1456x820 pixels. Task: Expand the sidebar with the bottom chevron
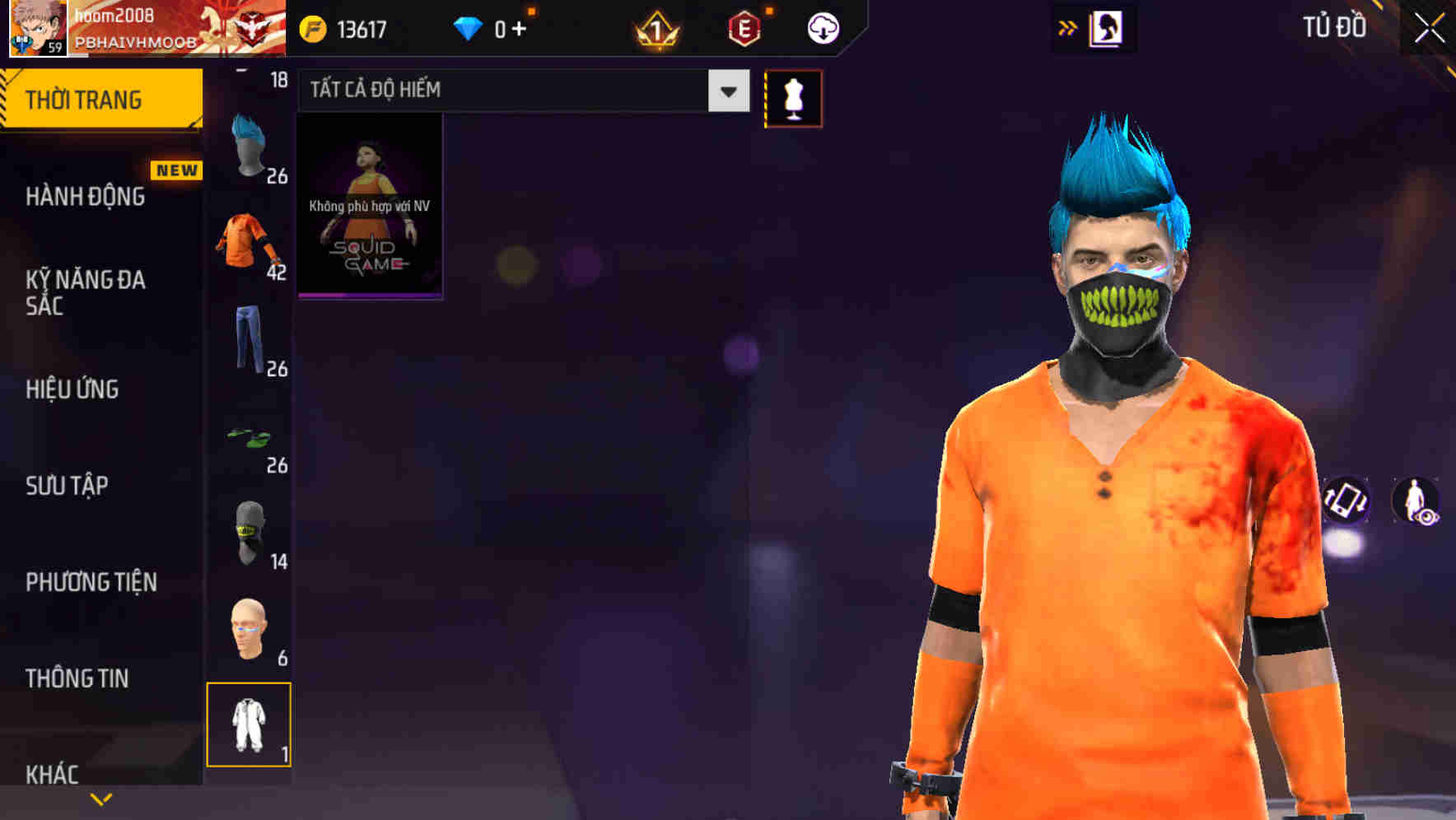[x=100, y=799]
